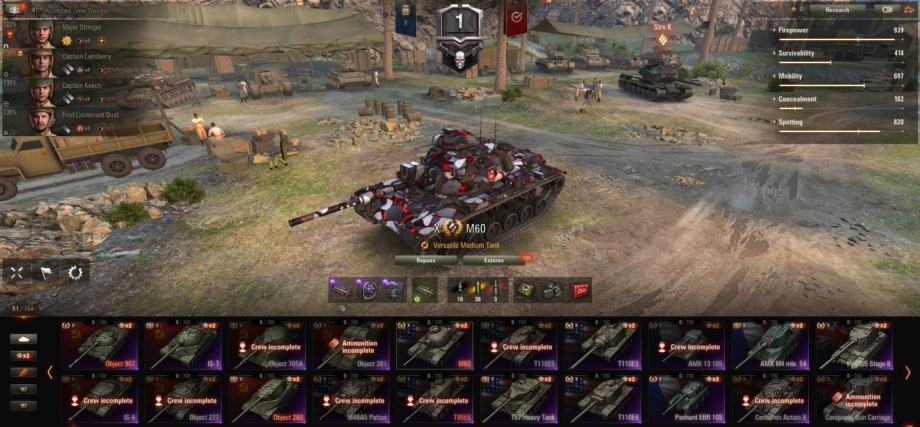This screenshot has width=920, height=427.
Task: Open the ventilation fan equipment slot
Action: tap(368, 290)
